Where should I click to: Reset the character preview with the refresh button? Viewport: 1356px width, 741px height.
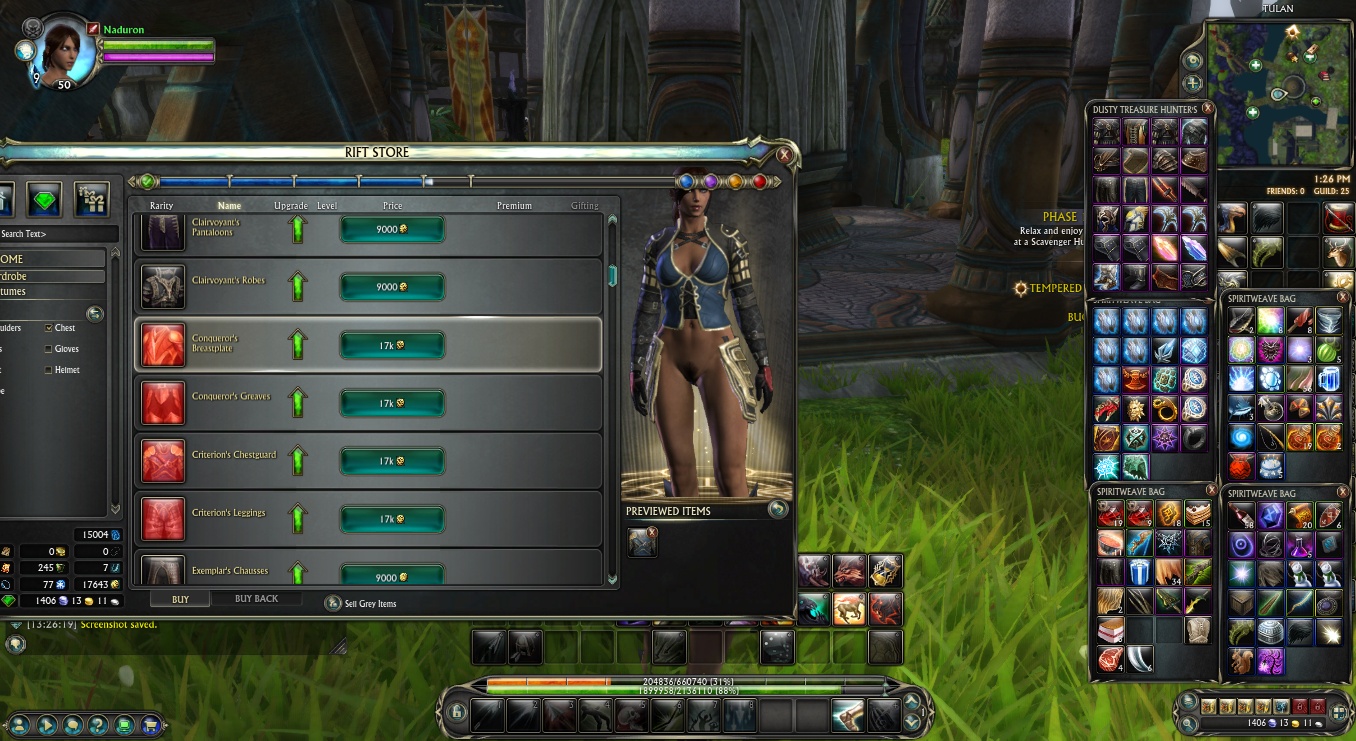[777, 509]
